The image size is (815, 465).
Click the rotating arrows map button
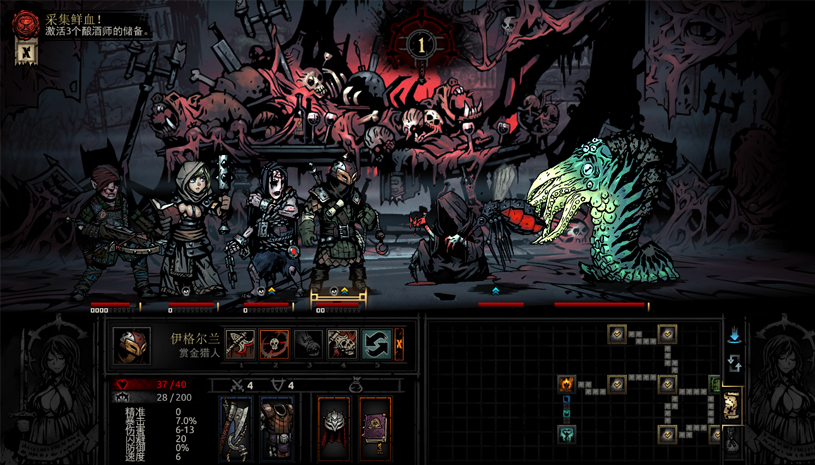pos(734,362)
